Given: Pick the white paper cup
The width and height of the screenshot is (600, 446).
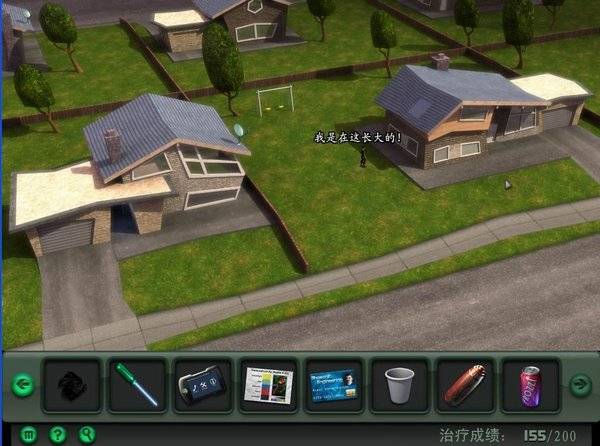Looking at the screenshot, I should 399,385.
